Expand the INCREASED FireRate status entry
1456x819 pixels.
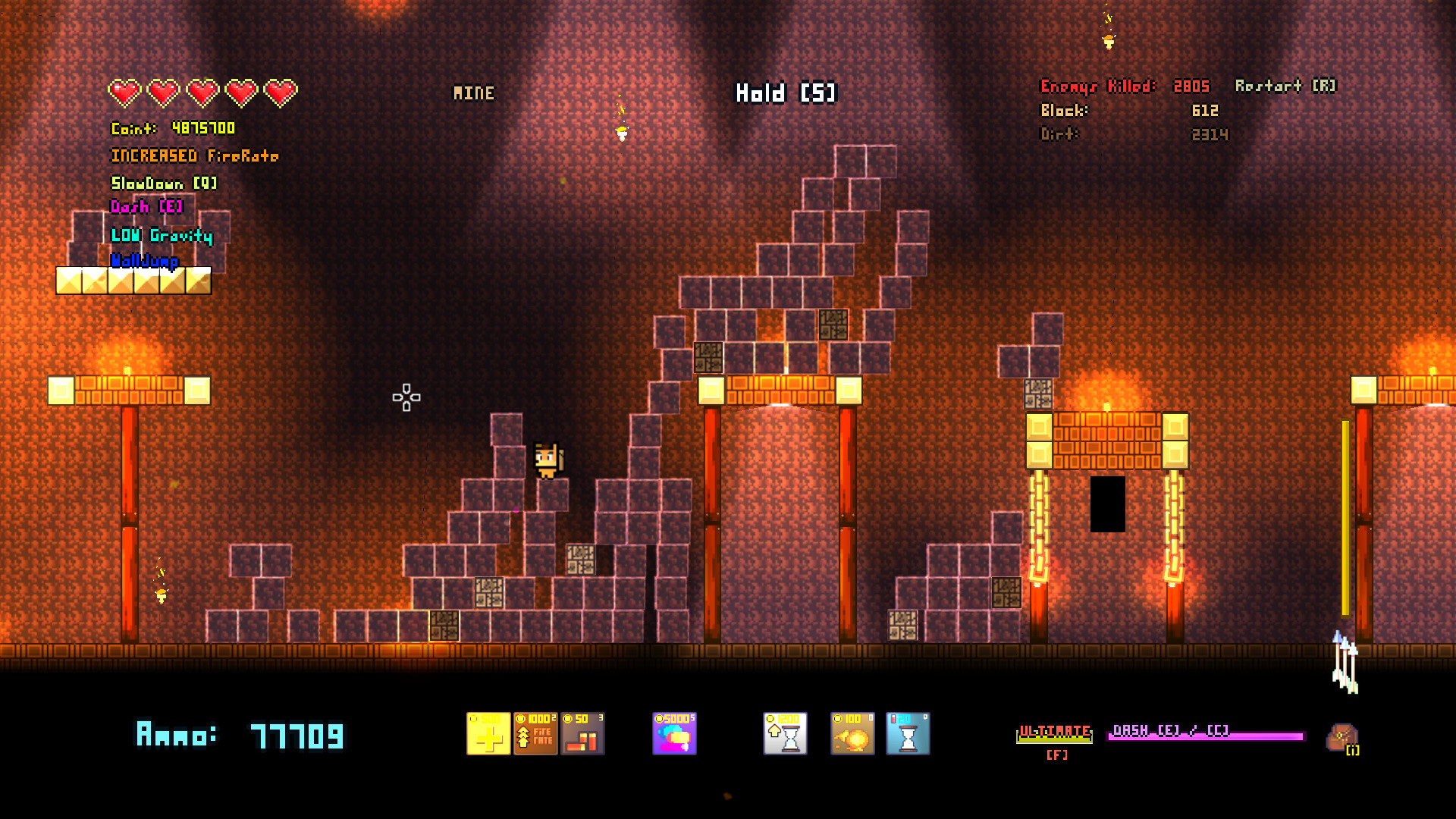196,155
